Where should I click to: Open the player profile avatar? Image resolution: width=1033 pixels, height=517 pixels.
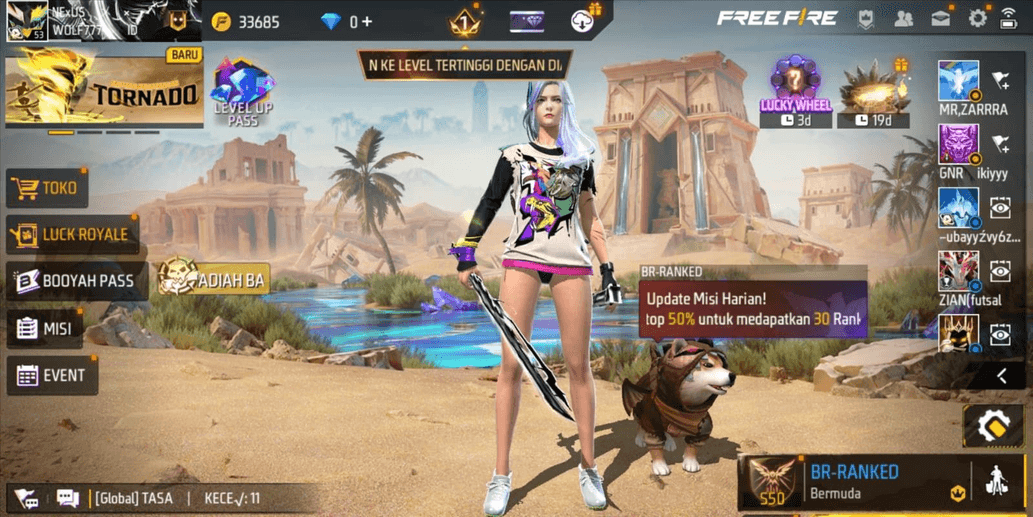point(26,20)
